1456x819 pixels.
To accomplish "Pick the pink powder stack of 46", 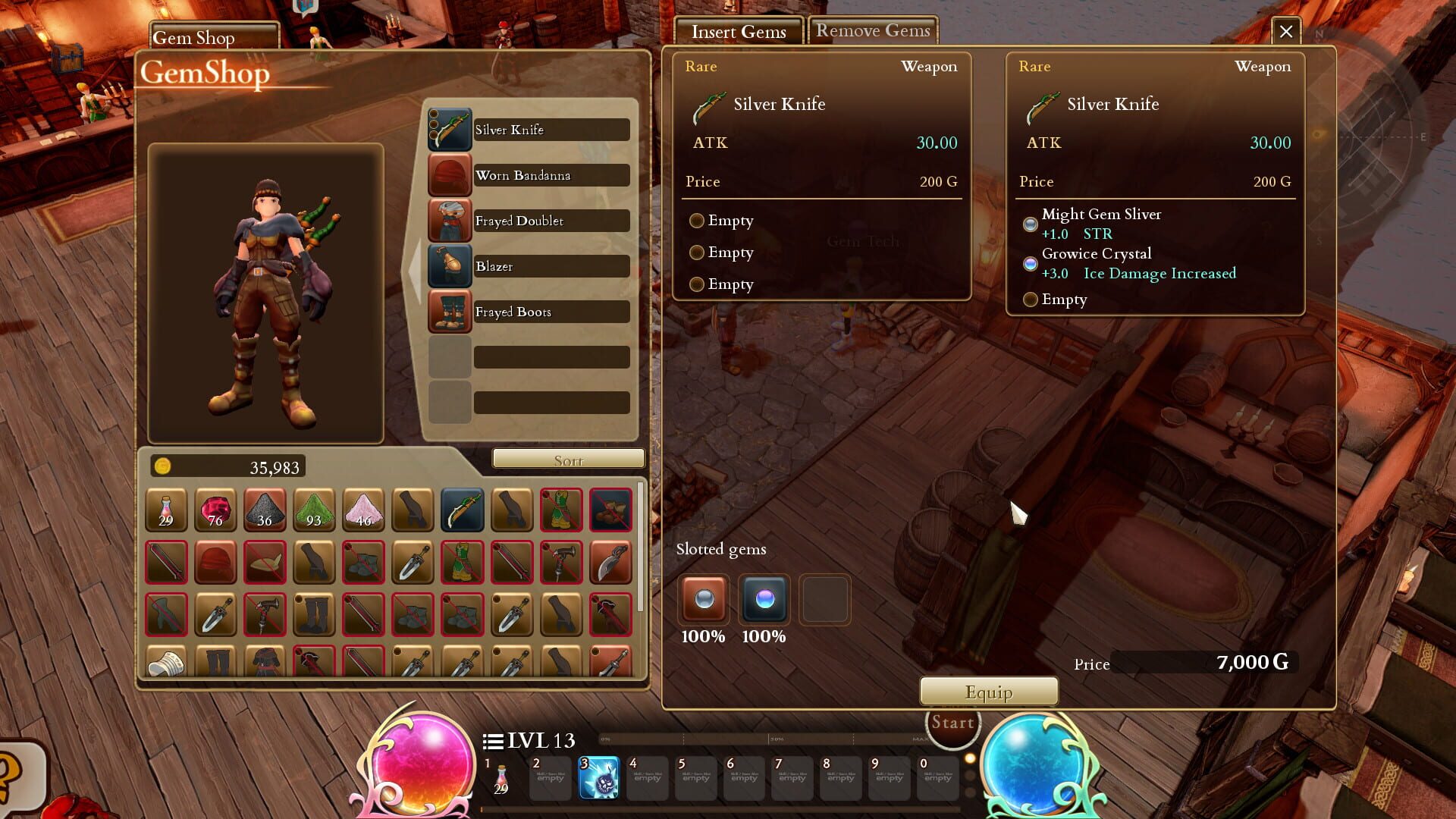I will pos(364,510).
